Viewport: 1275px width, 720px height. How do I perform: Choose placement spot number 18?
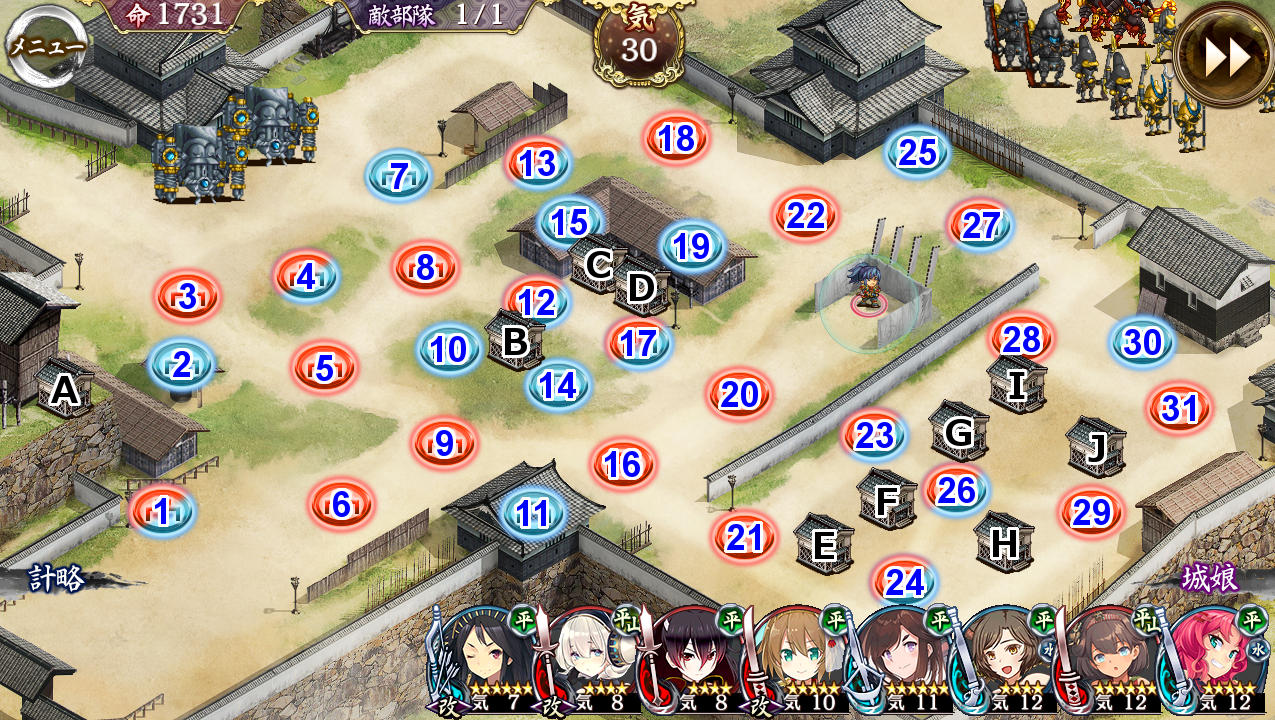click(x=677, y=139)
